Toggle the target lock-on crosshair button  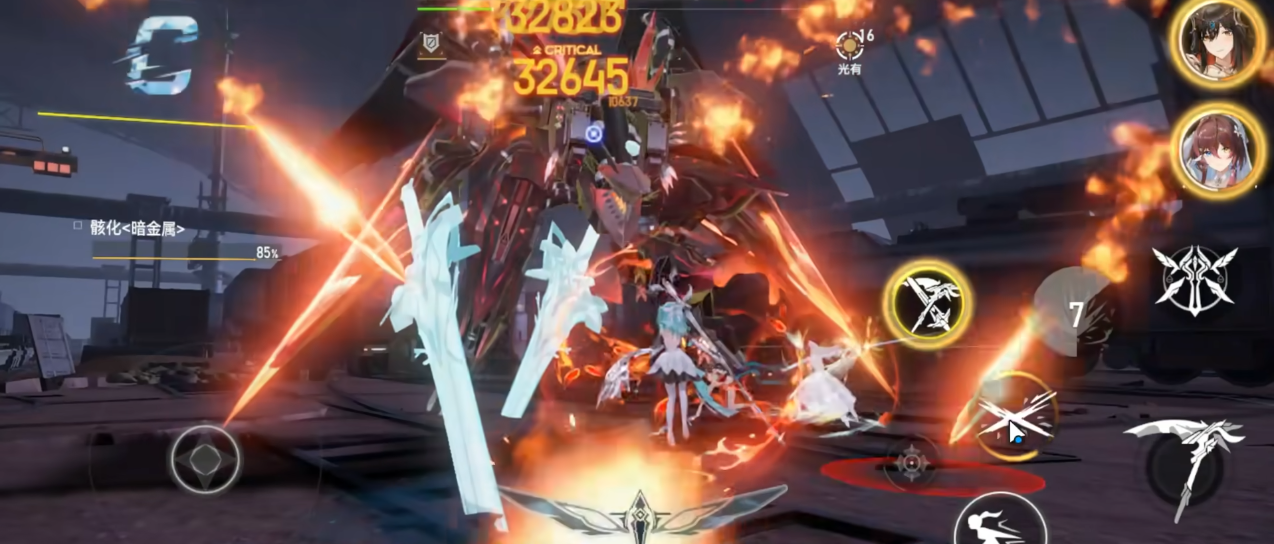[911, 463]
